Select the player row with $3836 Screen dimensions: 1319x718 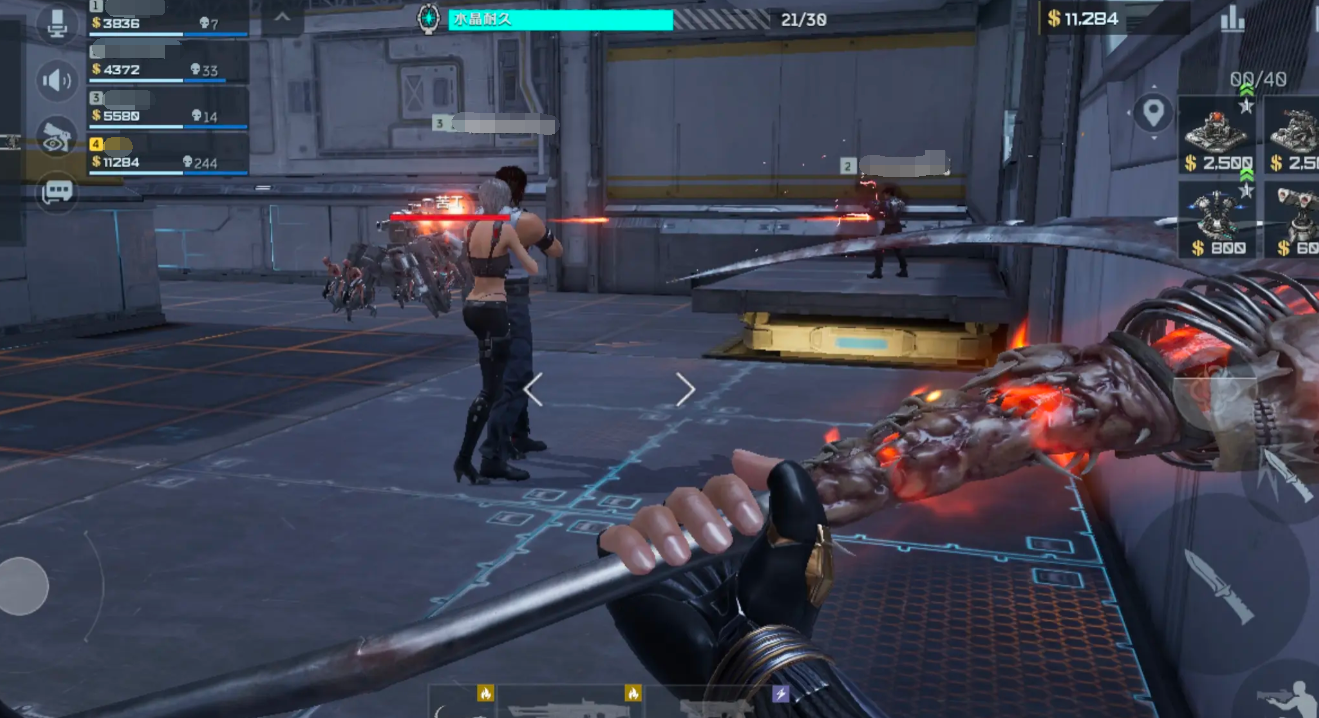click(x=168, y=18)
